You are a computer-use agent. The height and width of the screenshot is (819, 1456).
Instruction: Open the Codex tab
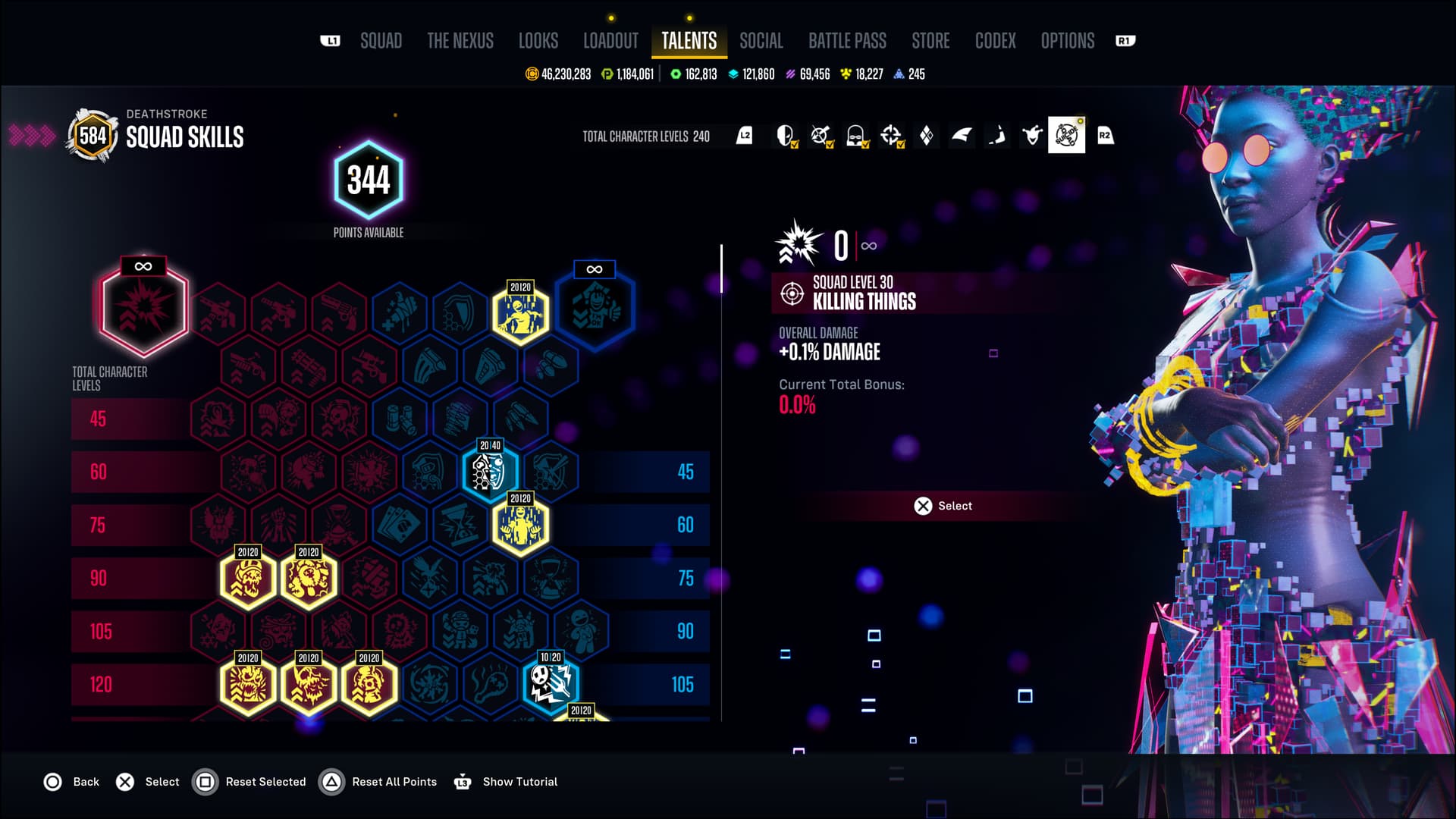[995, 41]
